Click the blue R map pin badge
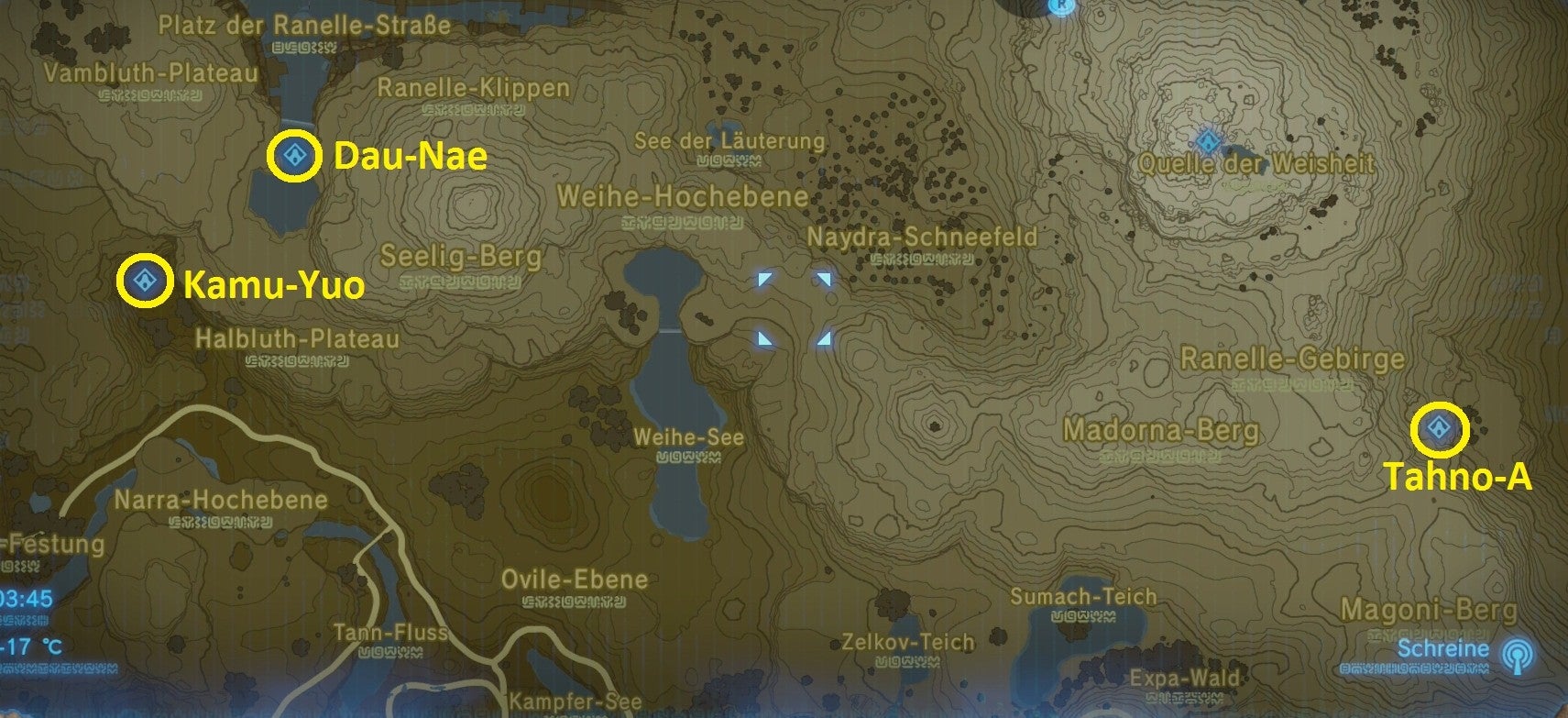This screenshot has height=718, width=1568. [1062, 6]
